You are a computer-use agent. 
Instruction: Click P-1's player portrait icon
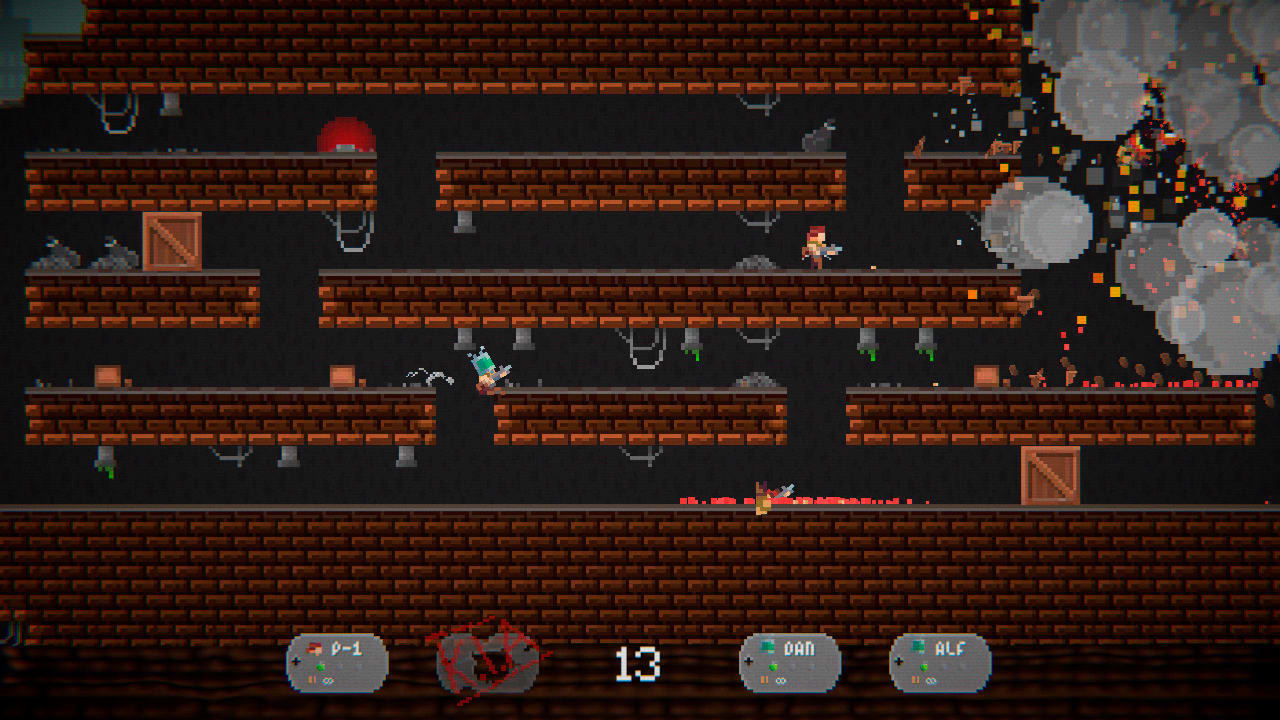click(x=314, y=648)
